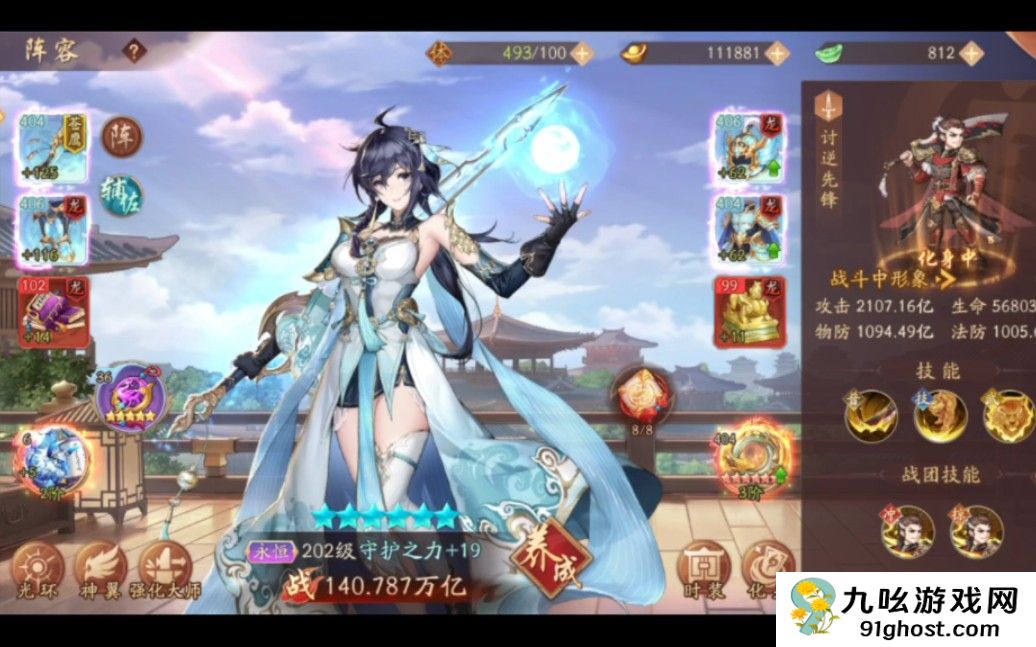Add more gold ingots with plus button
This screenshot has width=1036, height=647.
[x=776, y=53]
